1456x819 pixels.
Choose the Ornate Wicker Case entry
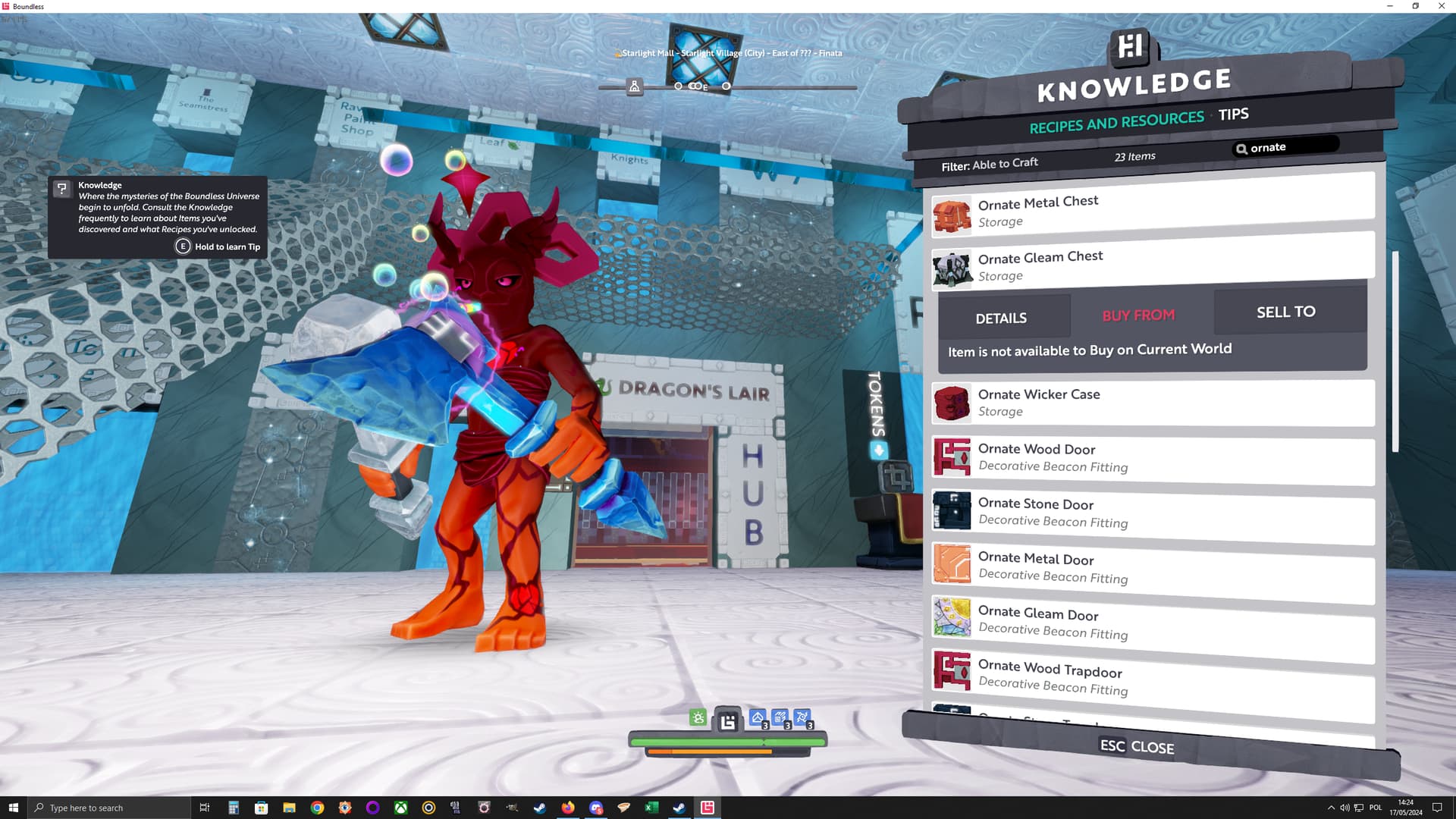click(1153, 403)
